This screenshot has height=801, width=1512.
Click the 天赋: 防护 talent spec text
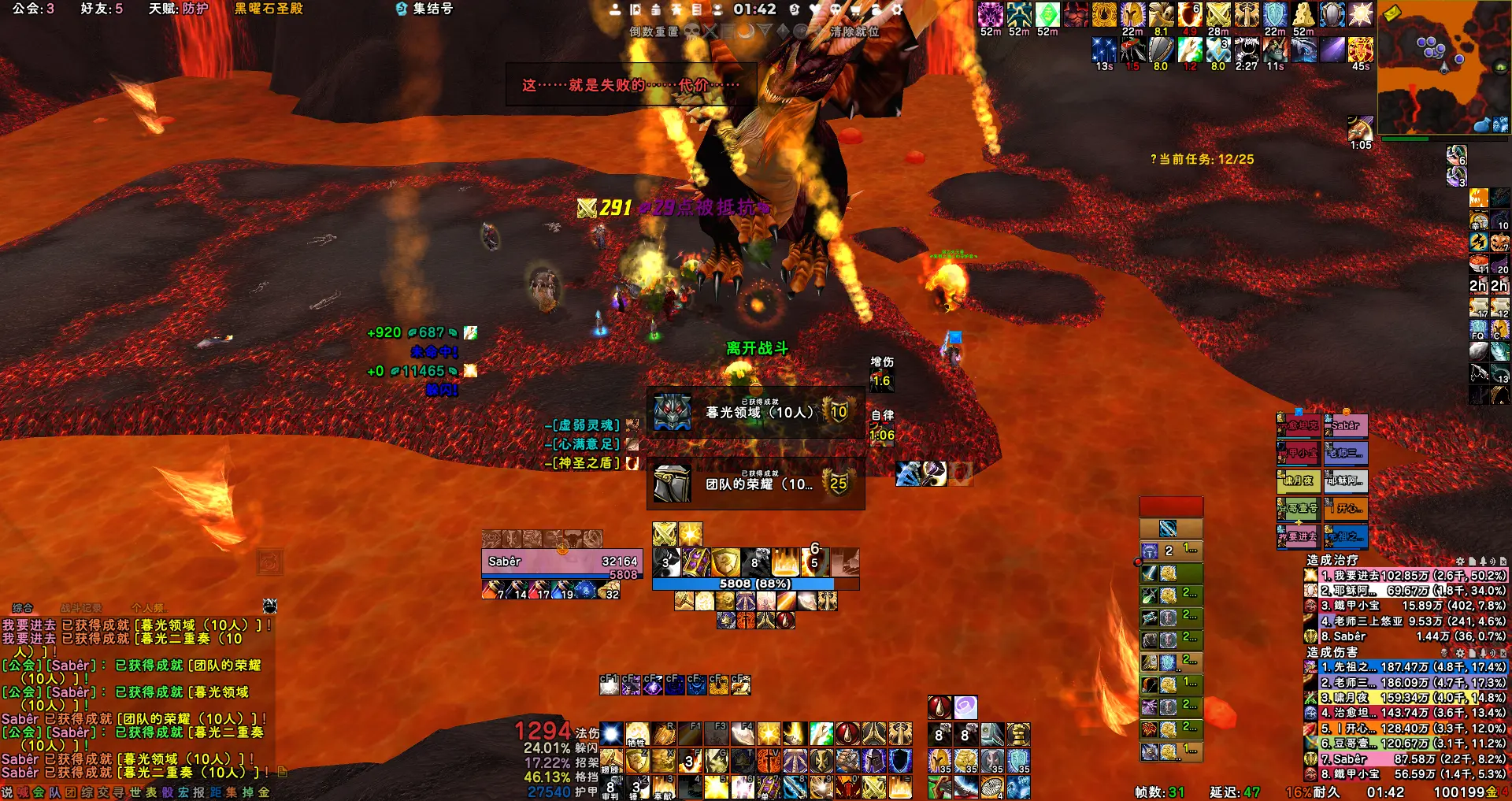[179, 9]
